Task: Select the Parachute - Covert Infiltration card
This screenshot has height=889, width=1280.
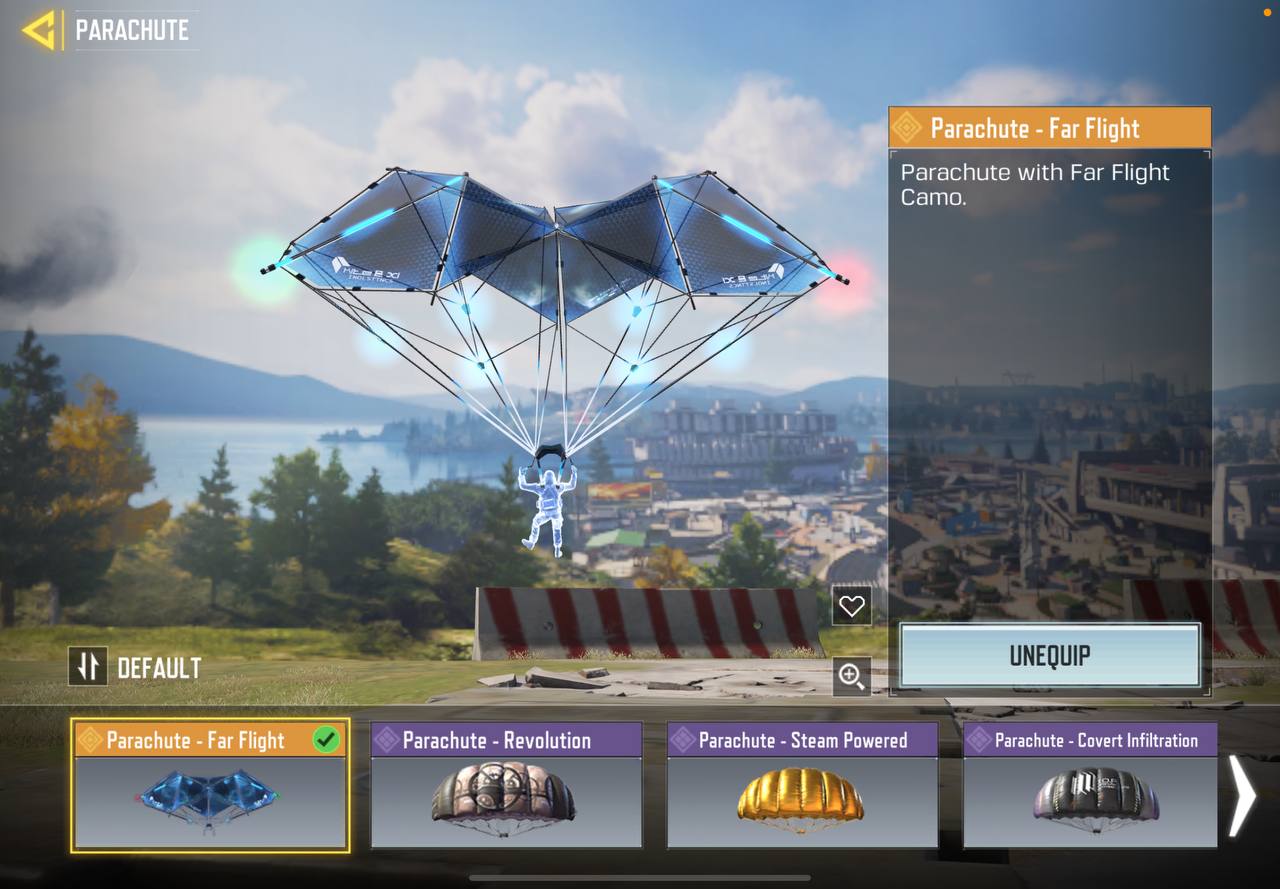Action: pos(1090,787)
